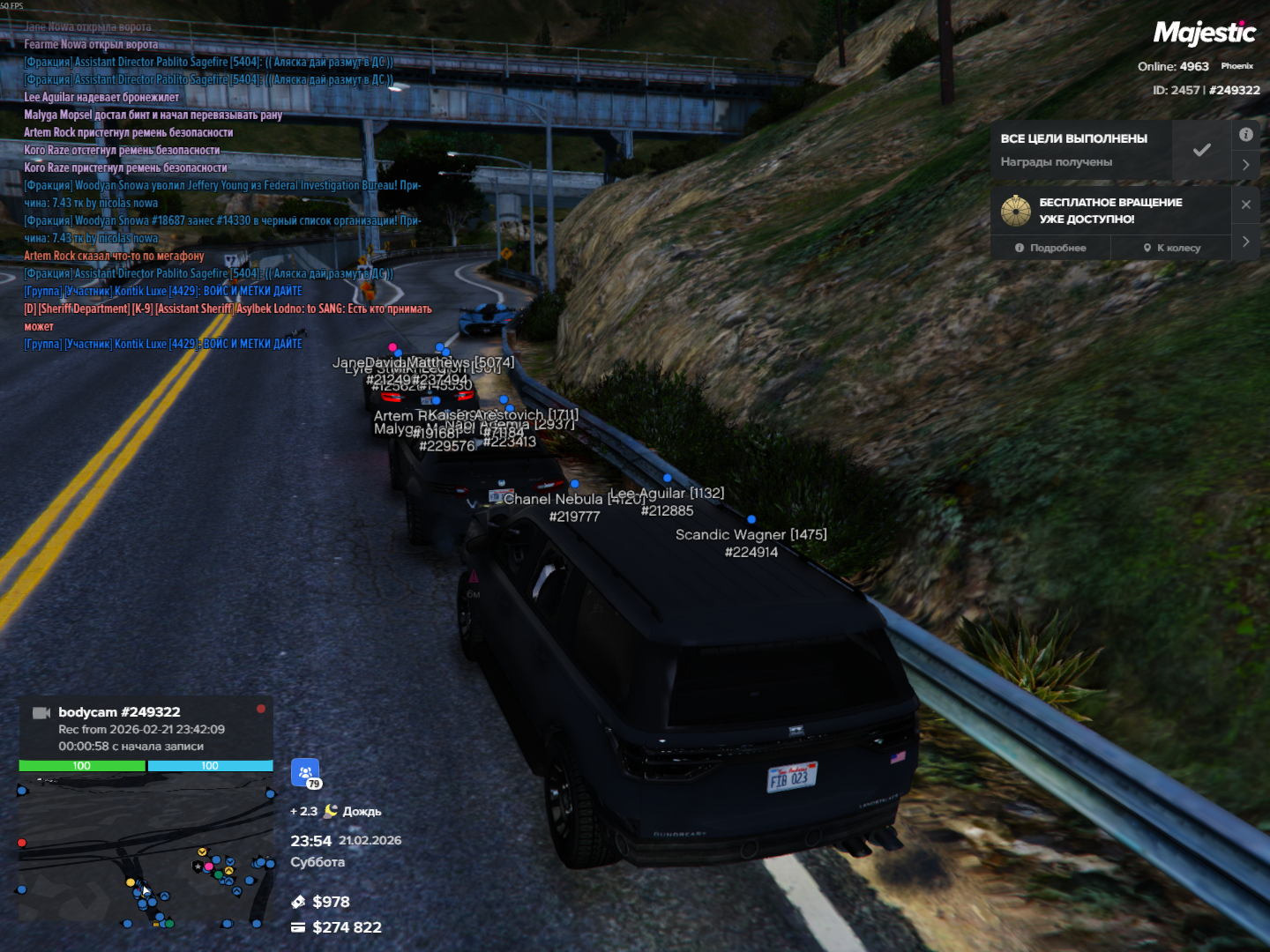Viewport: 1270px width, 952px height.
Task: Open the minimap
Action: 146,851
